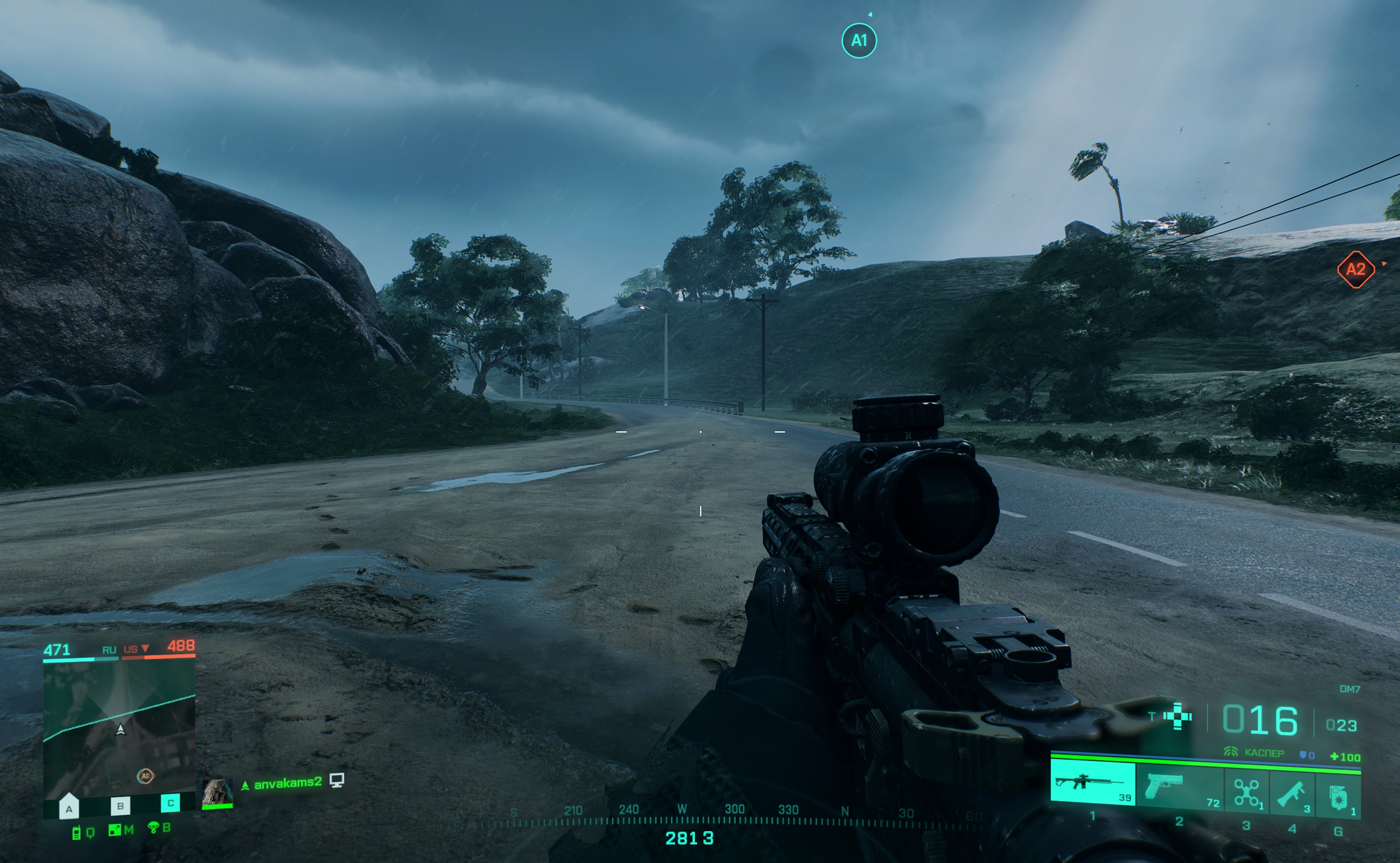Select the B sector indicator
Screen dimensions: 1400x863
[x=120, y=806]
